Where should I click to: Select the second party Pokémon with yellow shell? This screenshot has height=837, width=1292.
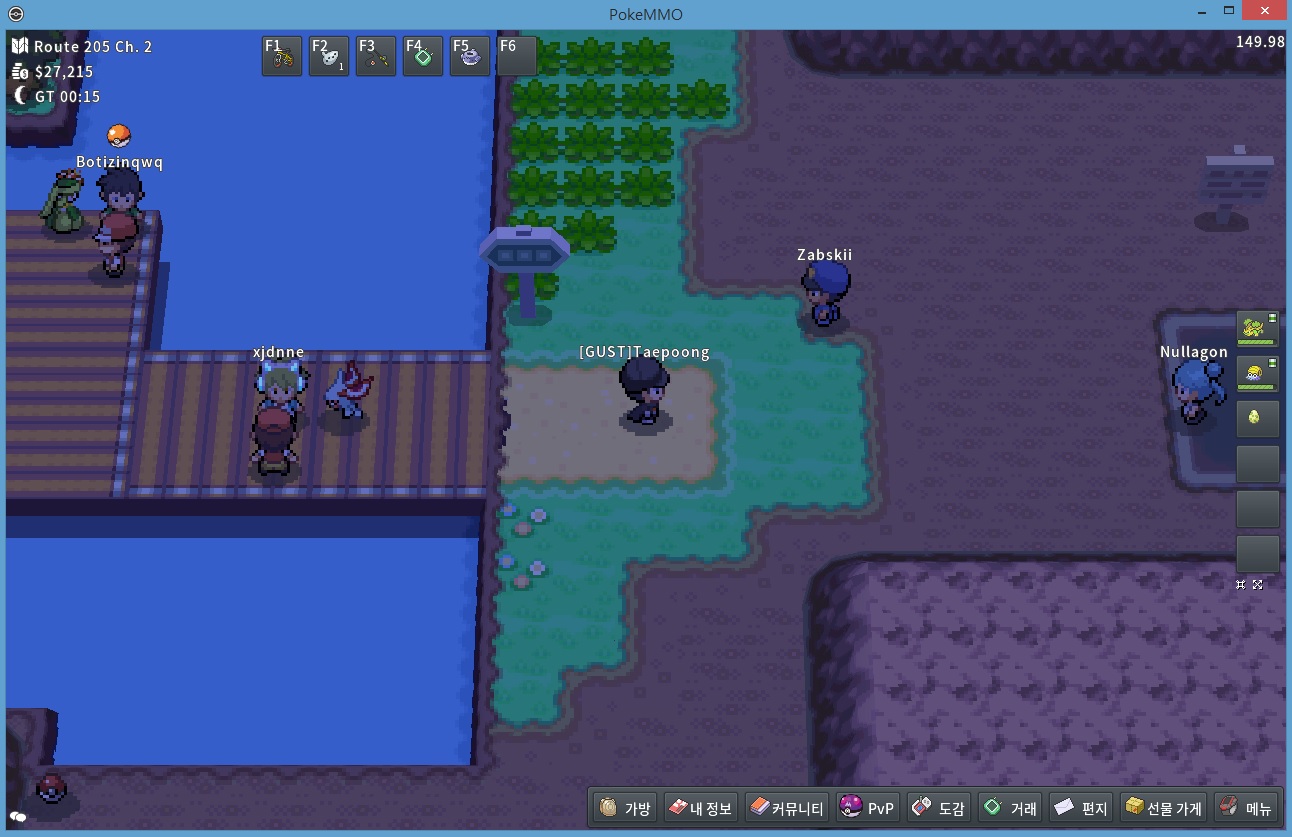1257,373
